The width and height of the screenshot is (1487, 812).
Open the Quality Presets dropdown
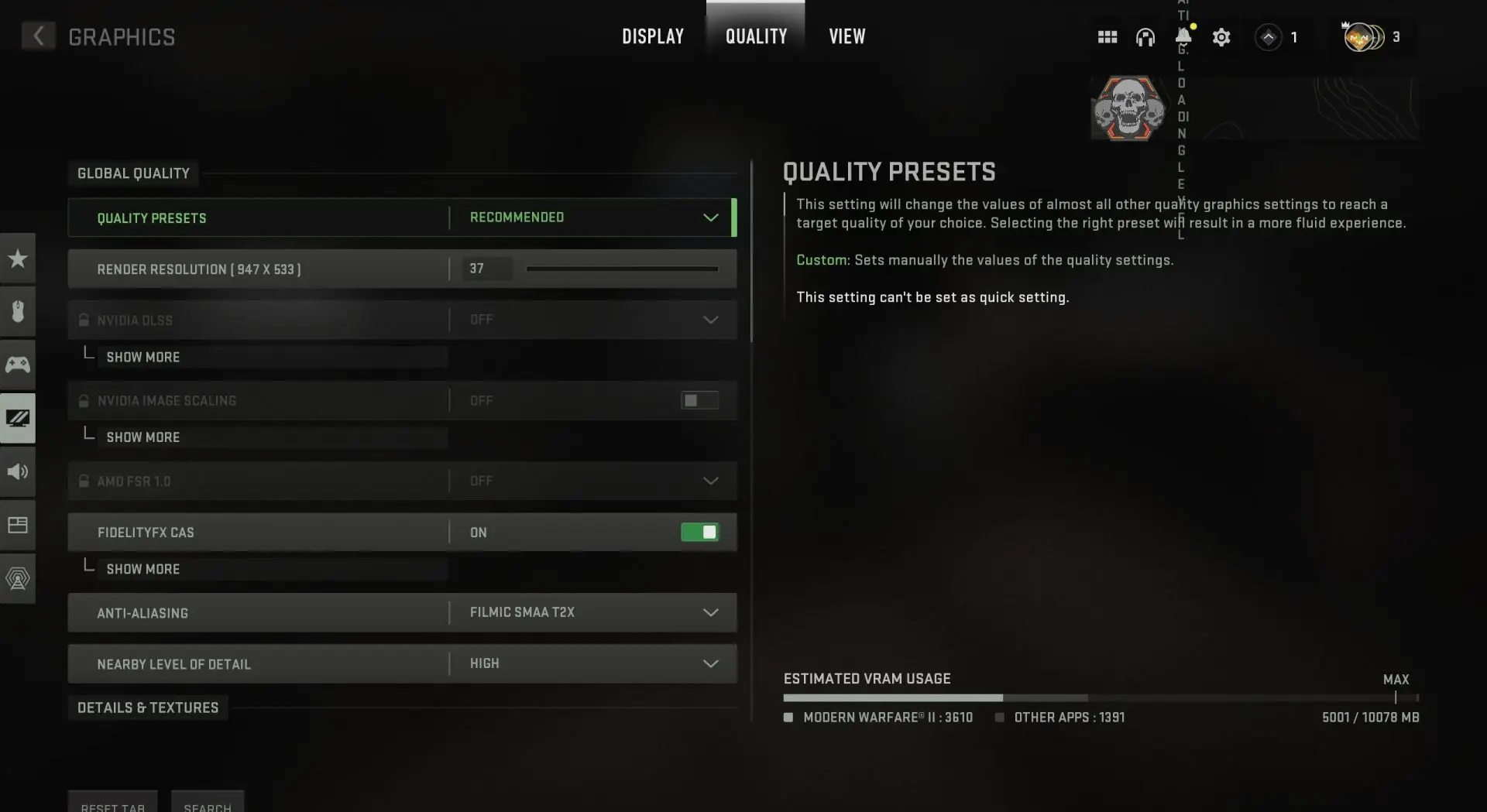(x=709, y=218)
